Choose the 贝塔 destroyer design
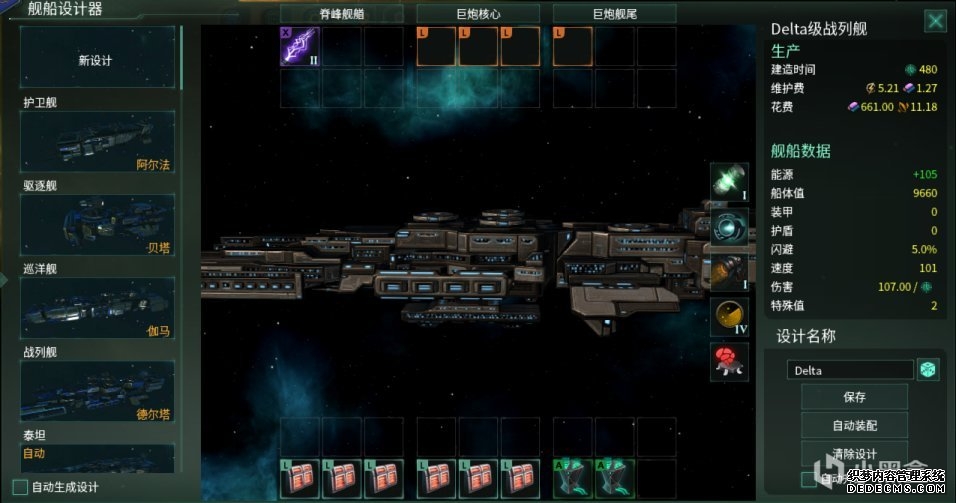The width and height of the screenshot is (956, 503). click(98, 224)
